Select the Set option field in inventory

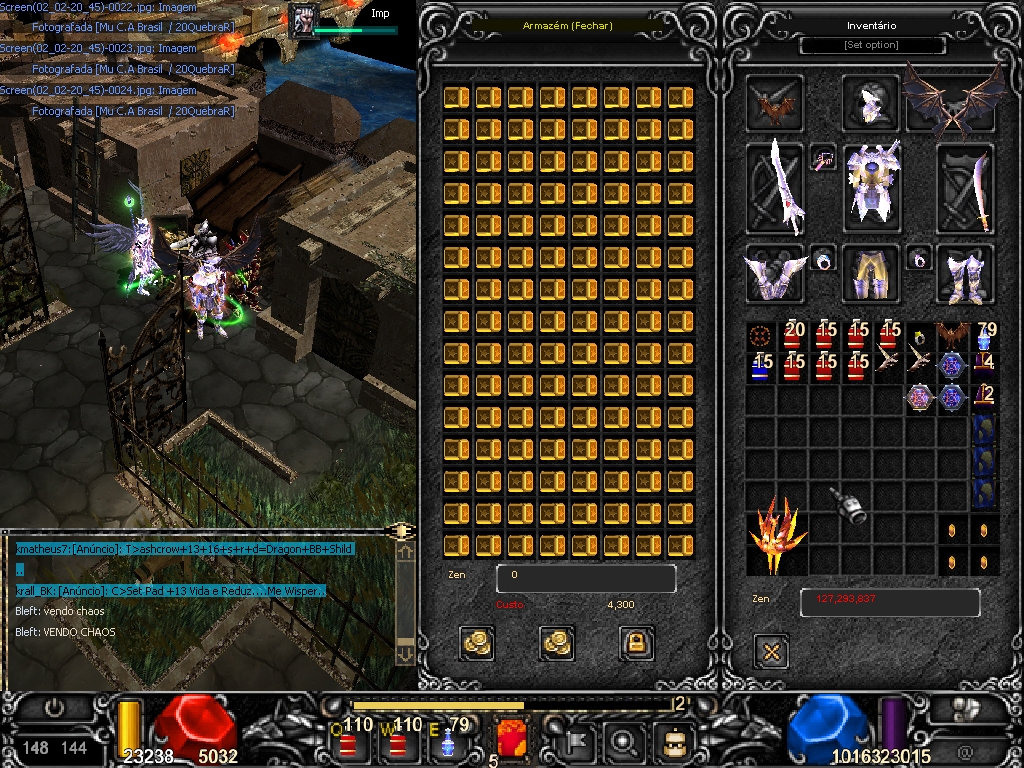872,45
